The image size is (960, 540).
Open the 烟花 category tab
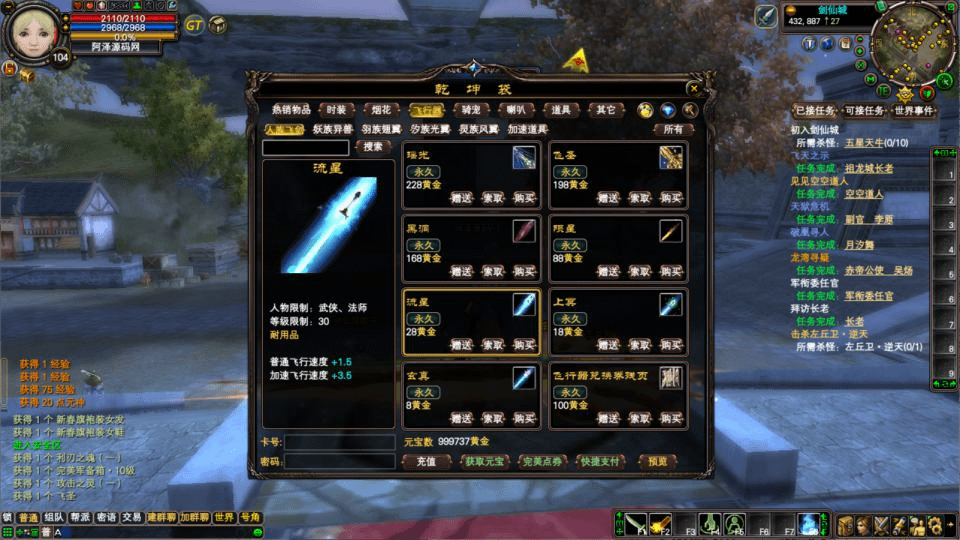tap(380, 110)
